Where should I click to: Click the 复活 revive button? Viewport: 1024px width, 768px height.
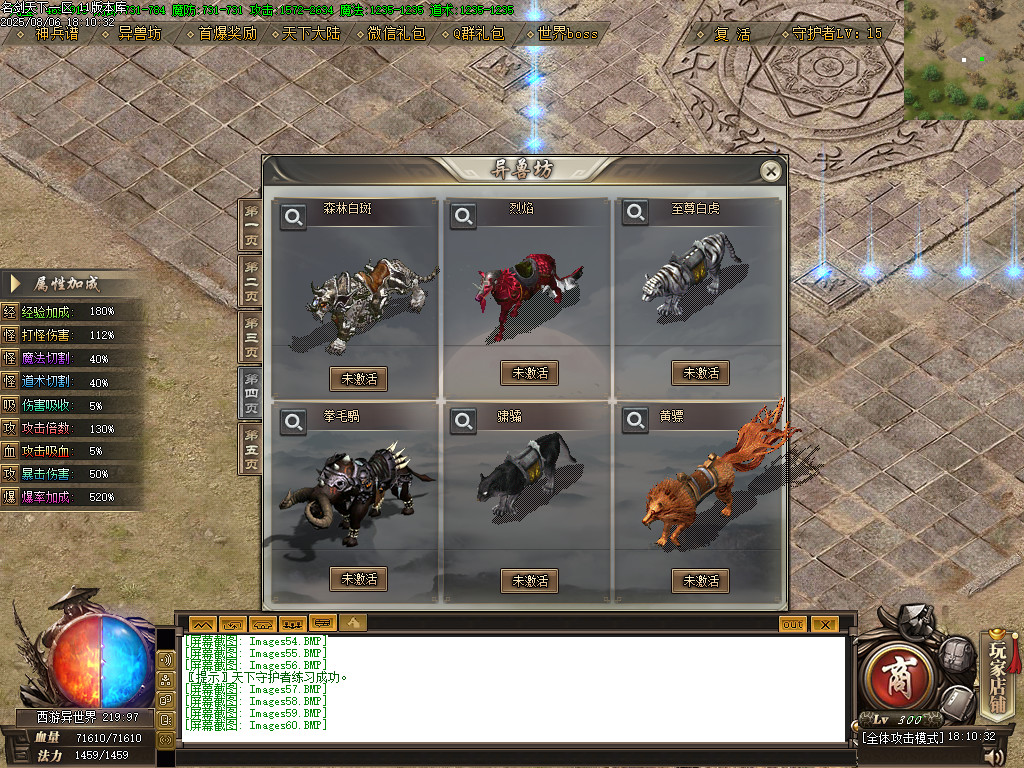click(x=732, y=33)
